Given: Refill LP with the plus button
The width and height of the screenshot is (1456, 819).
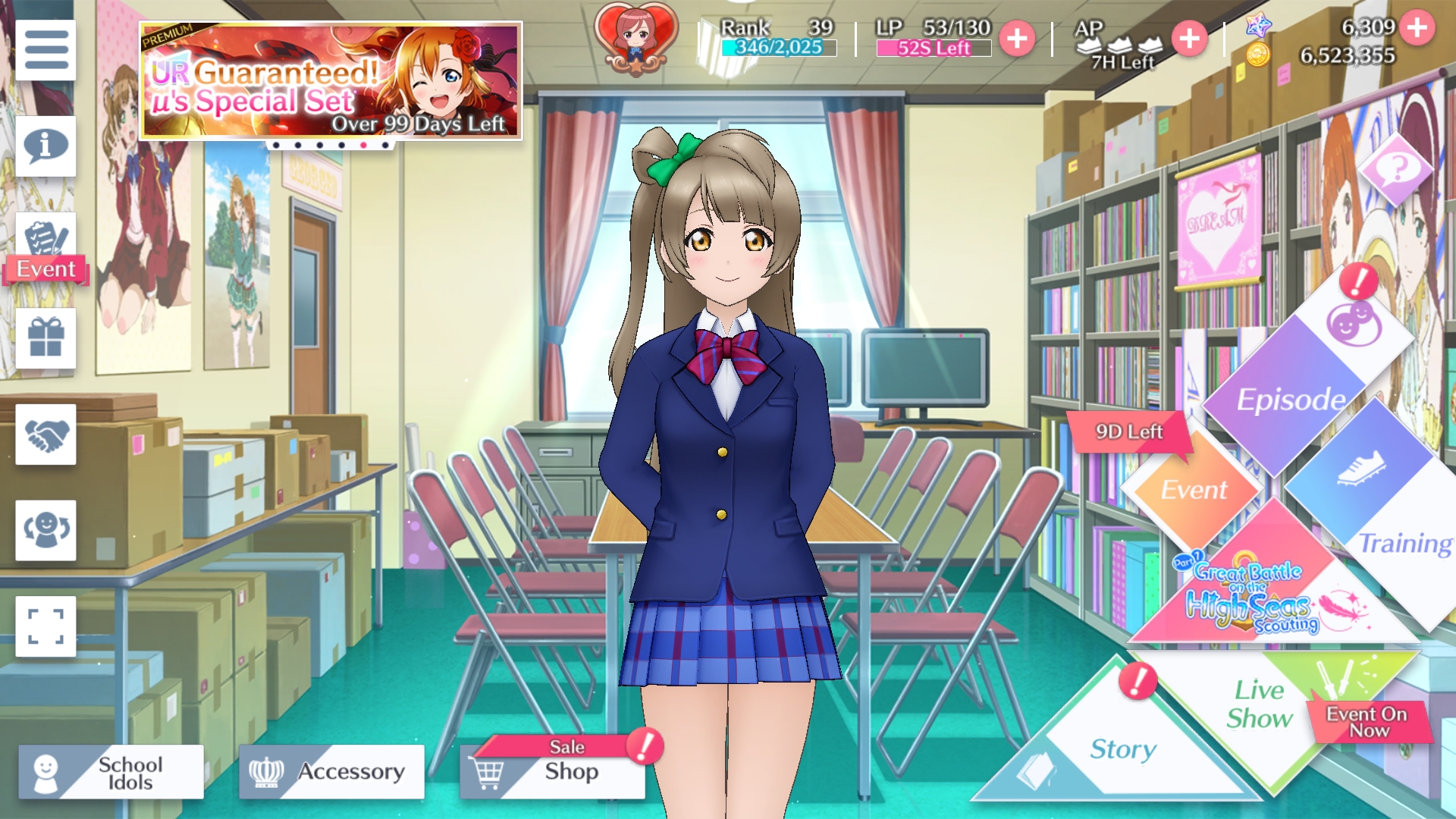Looking at the screenshot, I should point(1017,38).
